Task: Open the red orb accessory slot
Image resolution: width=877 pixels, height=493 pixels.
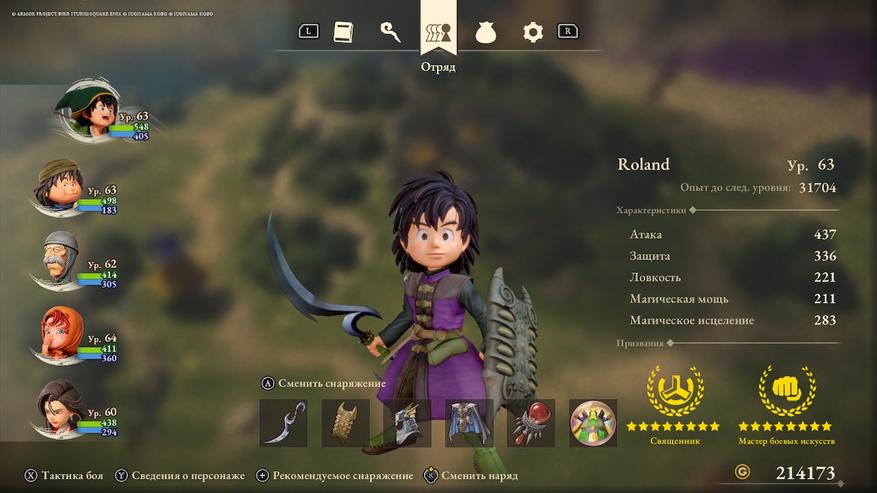Action: pyautogui.click(x=531, y=423)
